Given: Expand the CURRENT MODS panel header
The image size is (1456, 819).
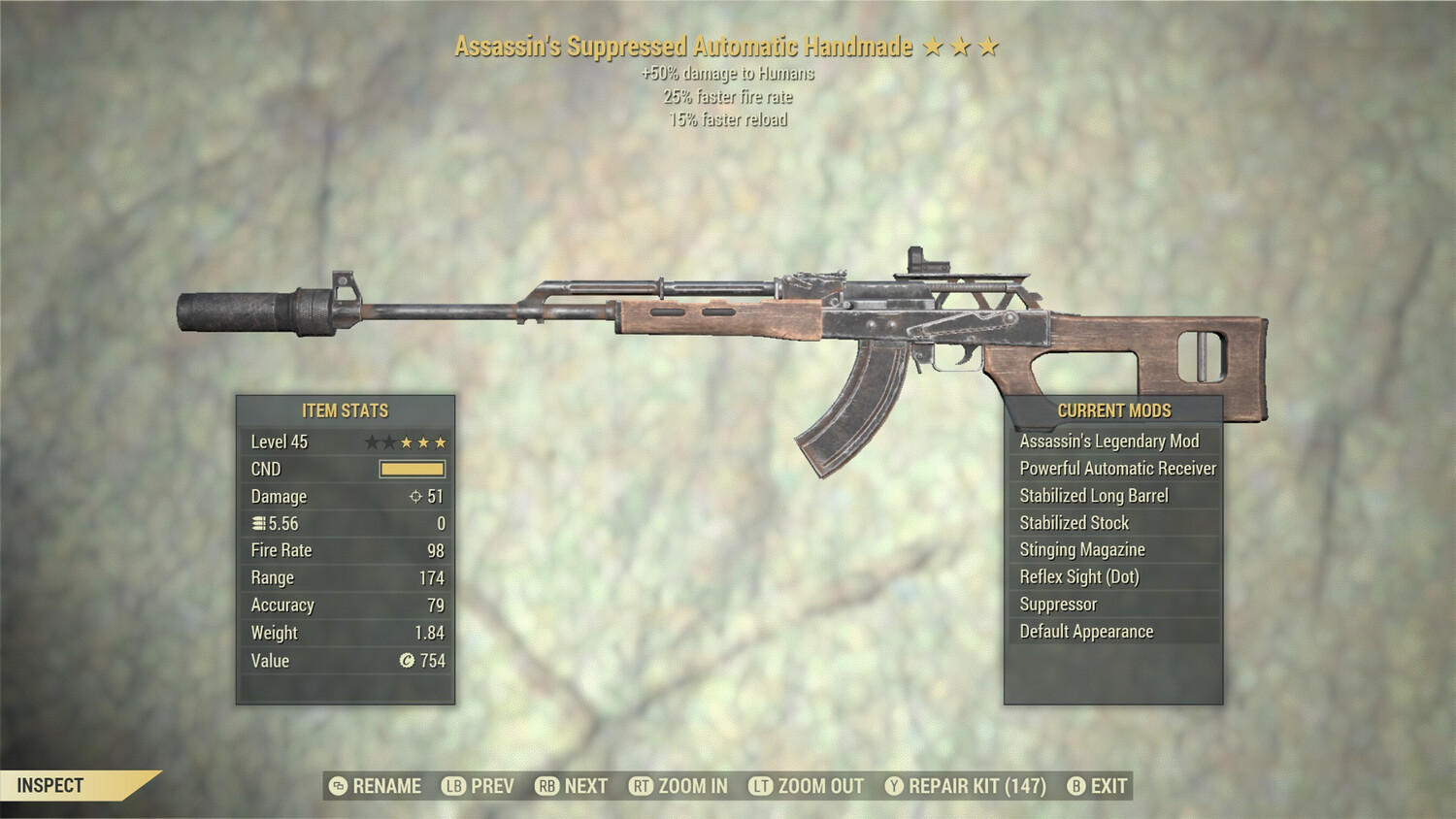Looking at the screenshot, I should click(x=1114, y=410).
